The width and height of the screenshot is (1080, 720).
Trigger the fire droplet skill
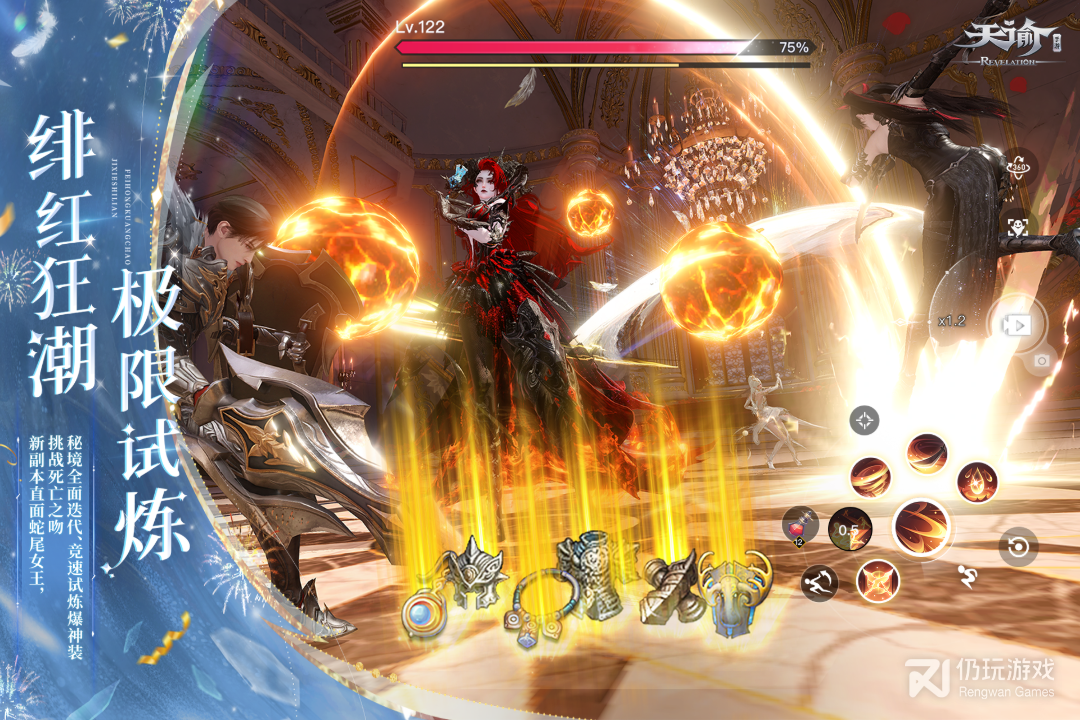pos(976,482)
